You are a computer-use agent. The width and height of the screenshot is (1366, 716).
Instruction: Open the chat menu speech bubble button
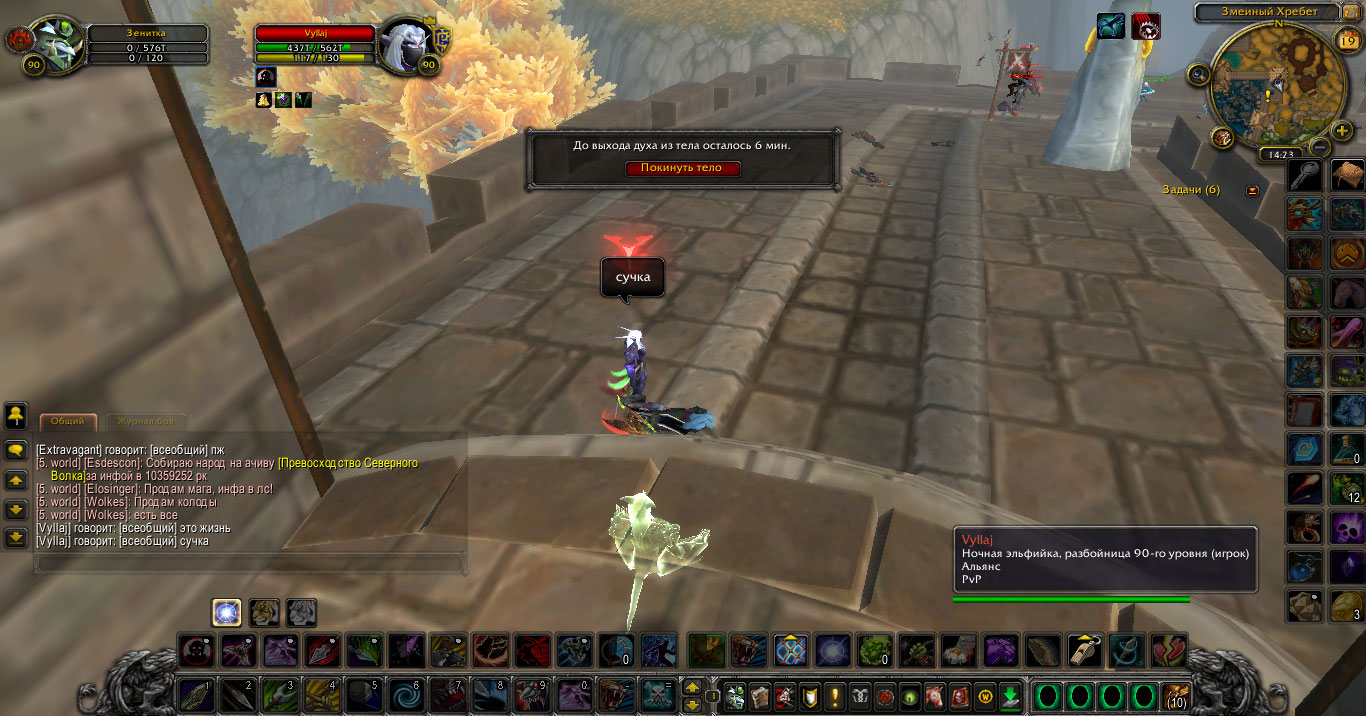pos(16,451)
